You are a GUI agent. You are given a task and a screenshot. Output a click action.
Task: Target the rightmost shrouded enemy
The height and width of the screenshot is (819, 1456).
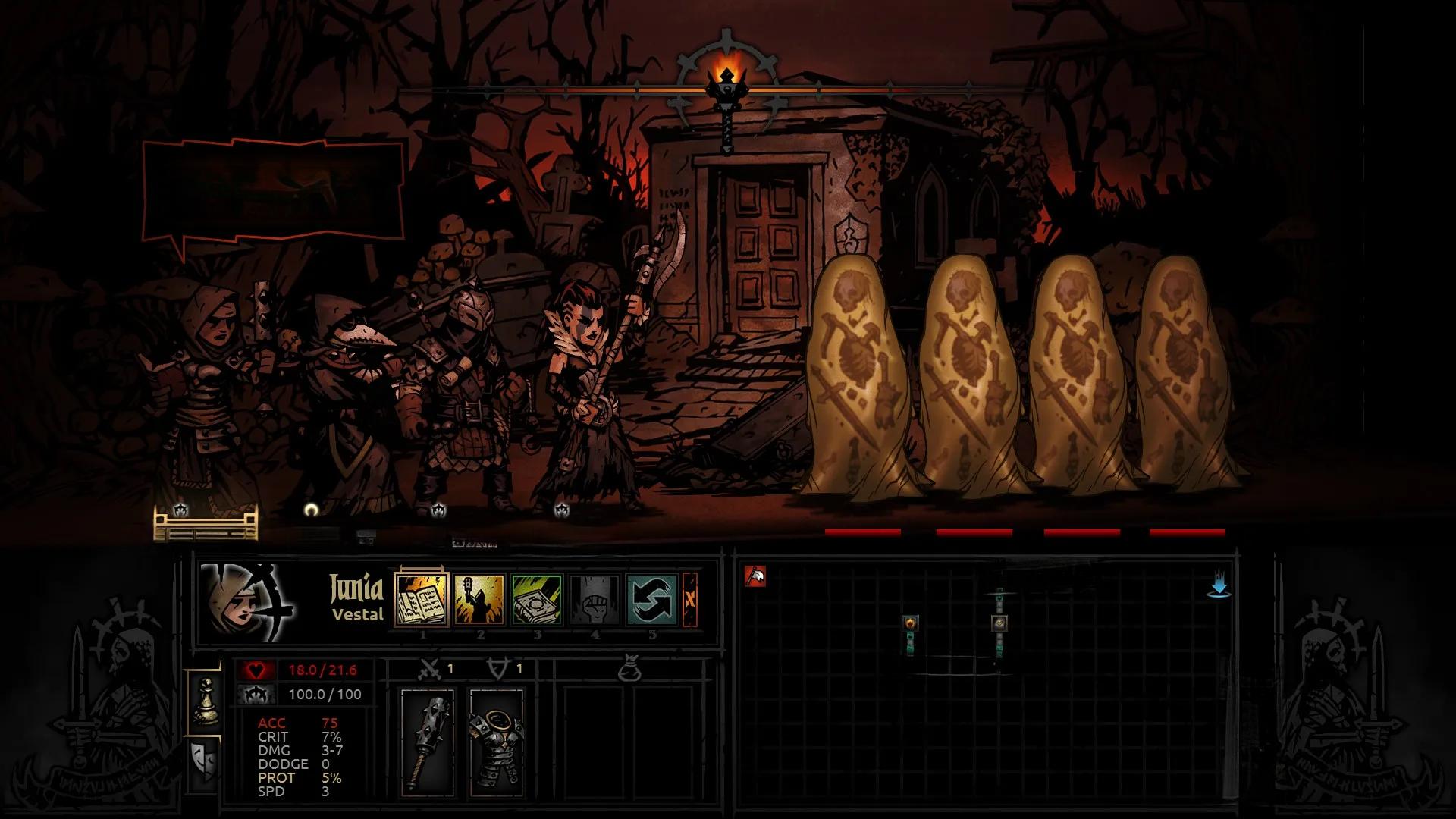1188,379
